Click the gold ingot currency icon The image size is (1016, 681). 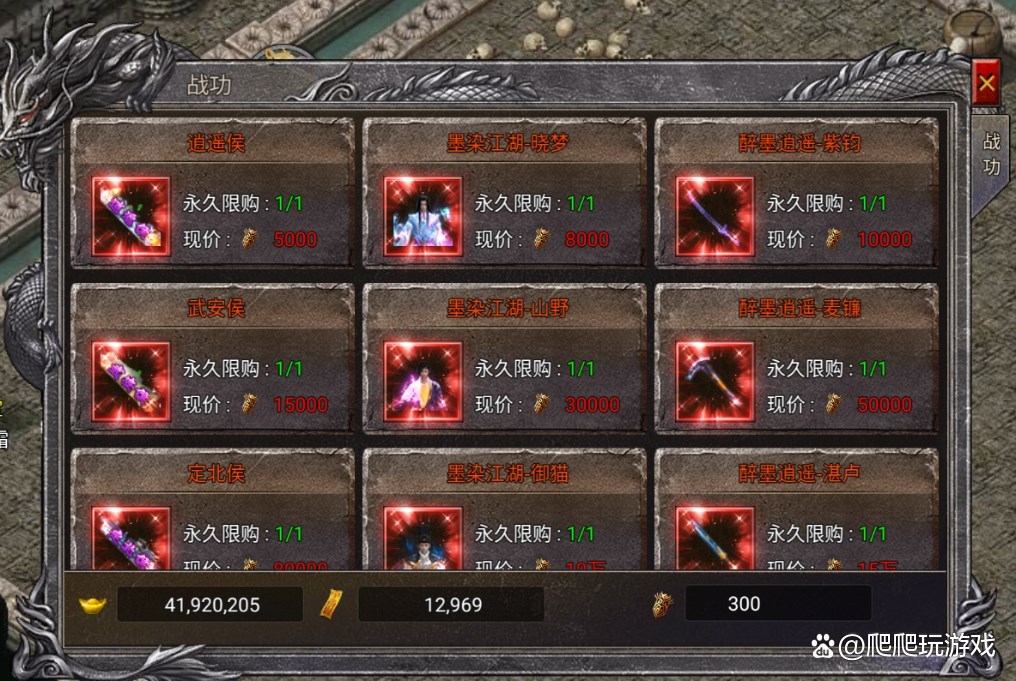coord(93,604)
